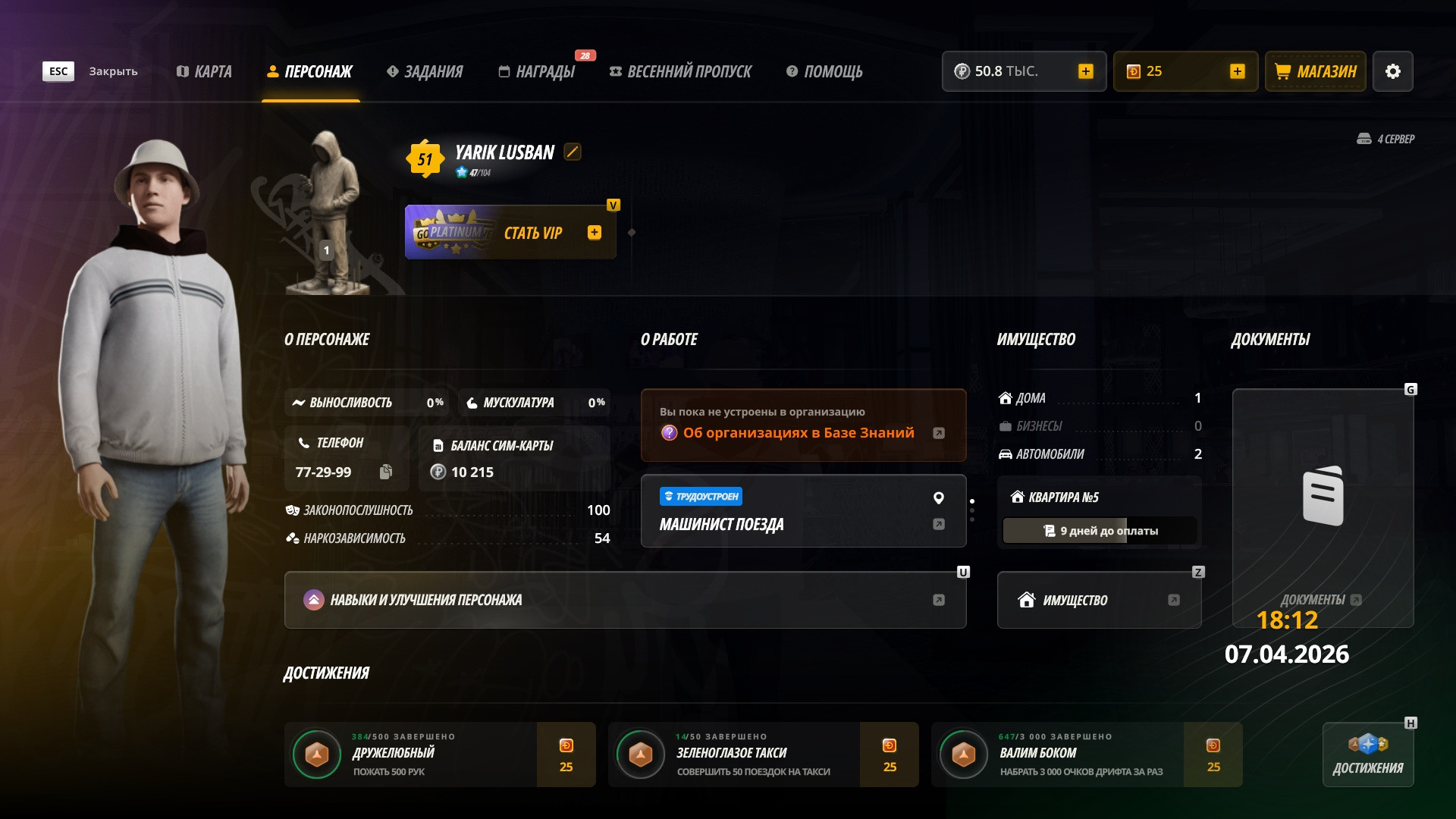1456x819 pixels.
Task: Open the Помощь tab
Action: (824, 71)
